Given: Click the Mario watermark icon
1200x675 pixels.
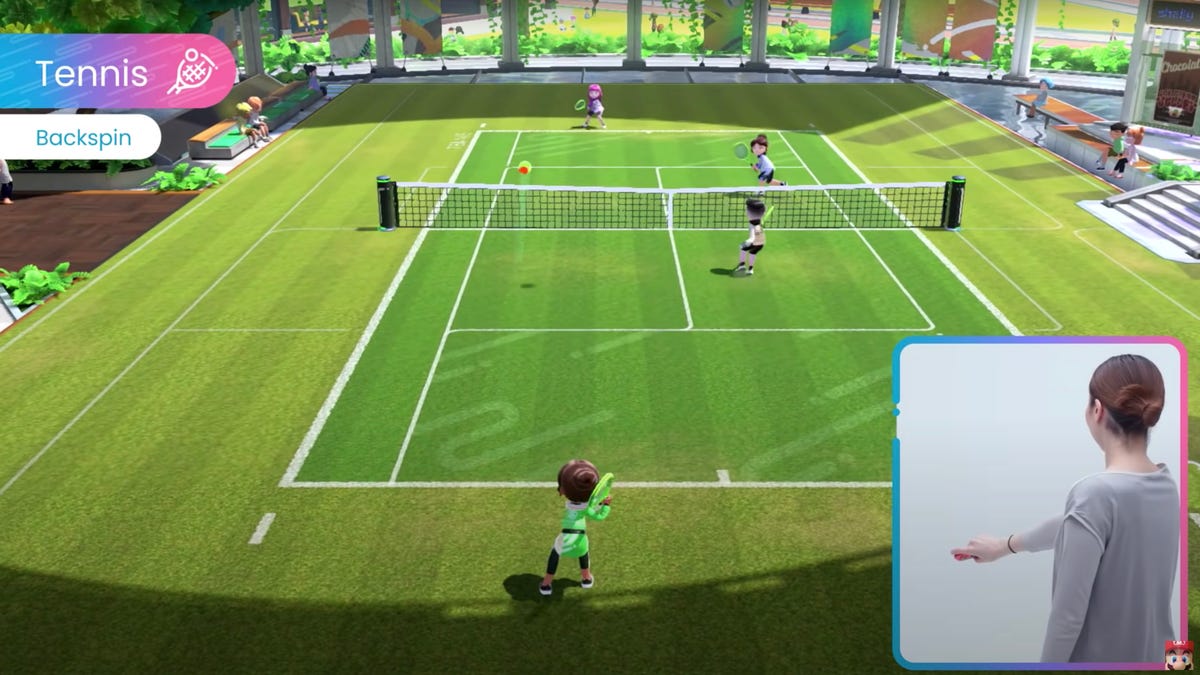Looking at the screenshot, I should click(x=1178, y=656).
